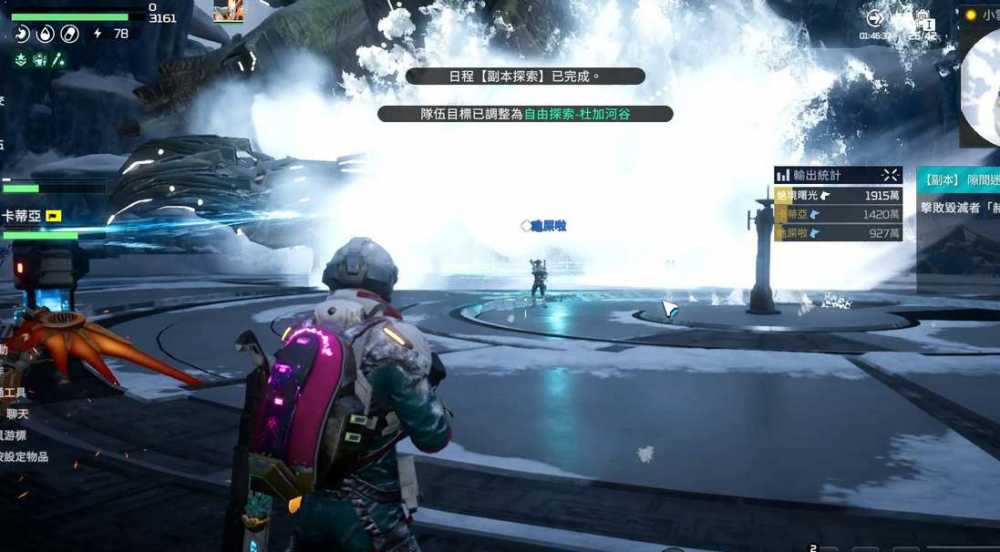Select the damage row showing 927萬
This screenshot has width=1000, height=552.
click(x=838, y=233)
